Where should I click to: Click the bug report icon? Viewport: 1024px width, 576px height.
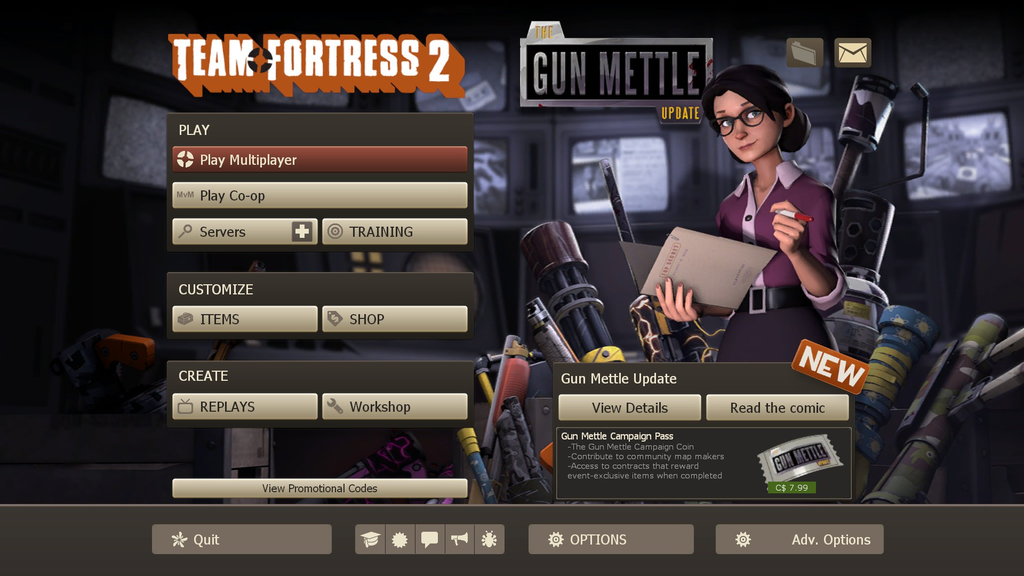click(489, 540)
